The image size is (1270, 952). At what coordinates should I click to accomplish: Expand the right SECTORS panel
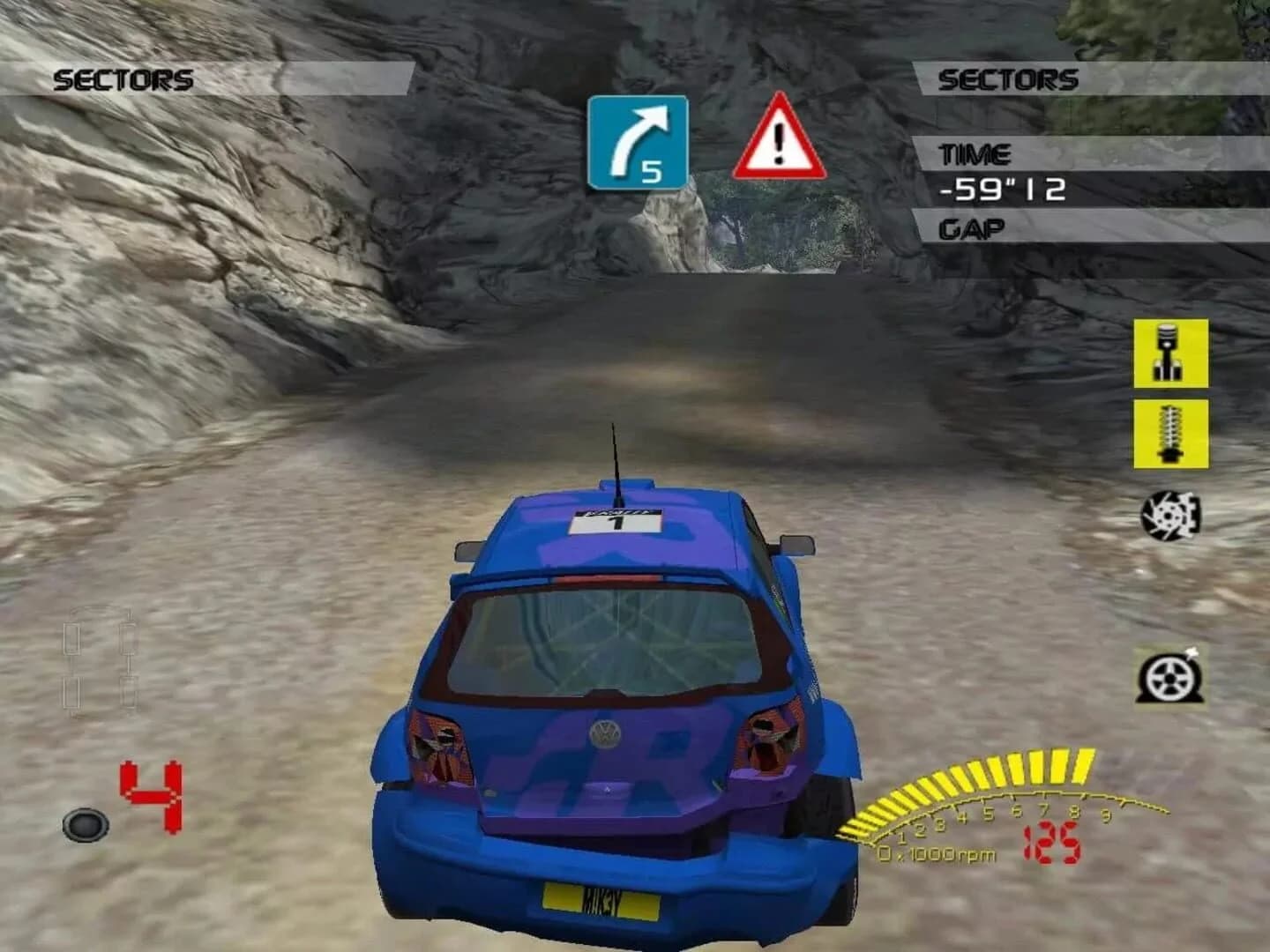click(1010, 78)
